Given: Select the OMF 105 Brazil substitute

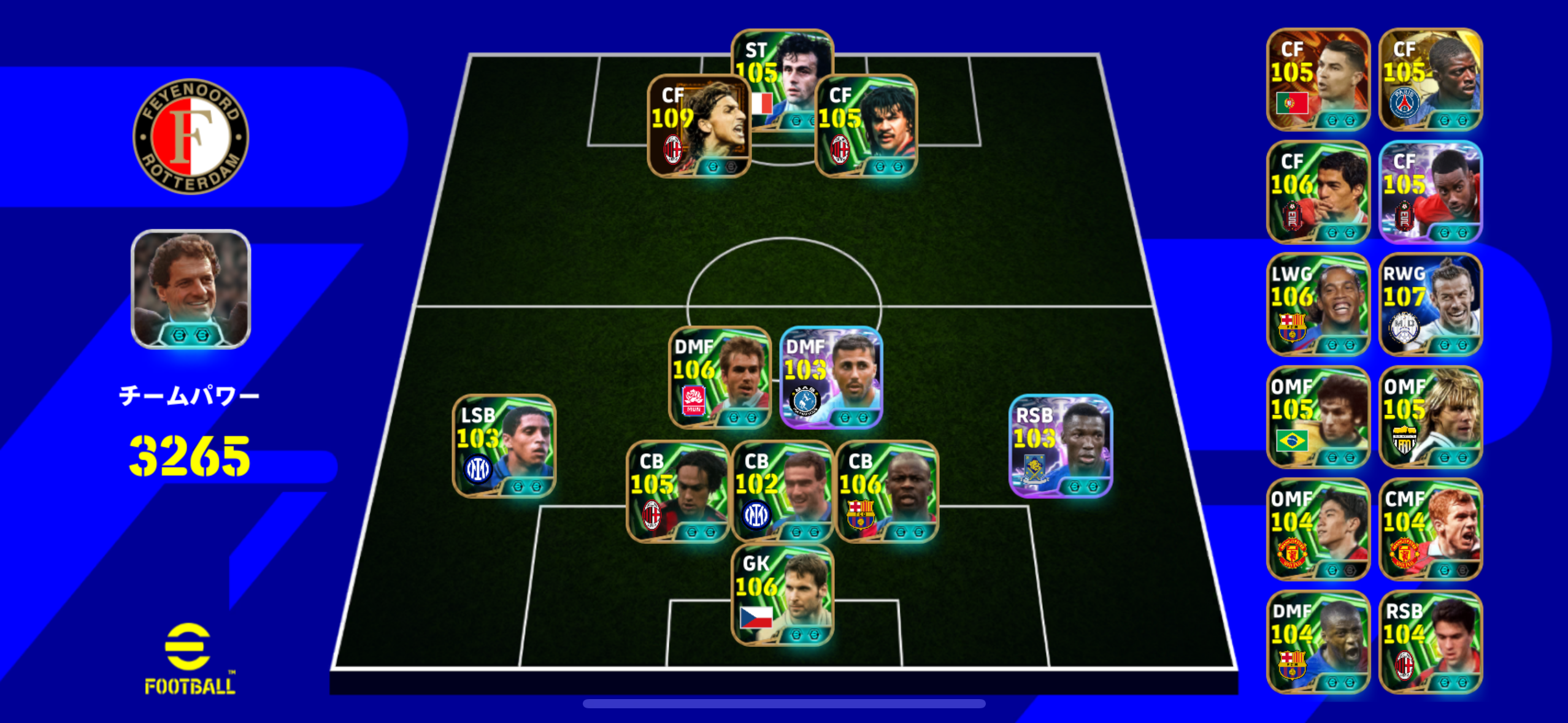Looking at the screenshot, I should [x=1318, y=417].
